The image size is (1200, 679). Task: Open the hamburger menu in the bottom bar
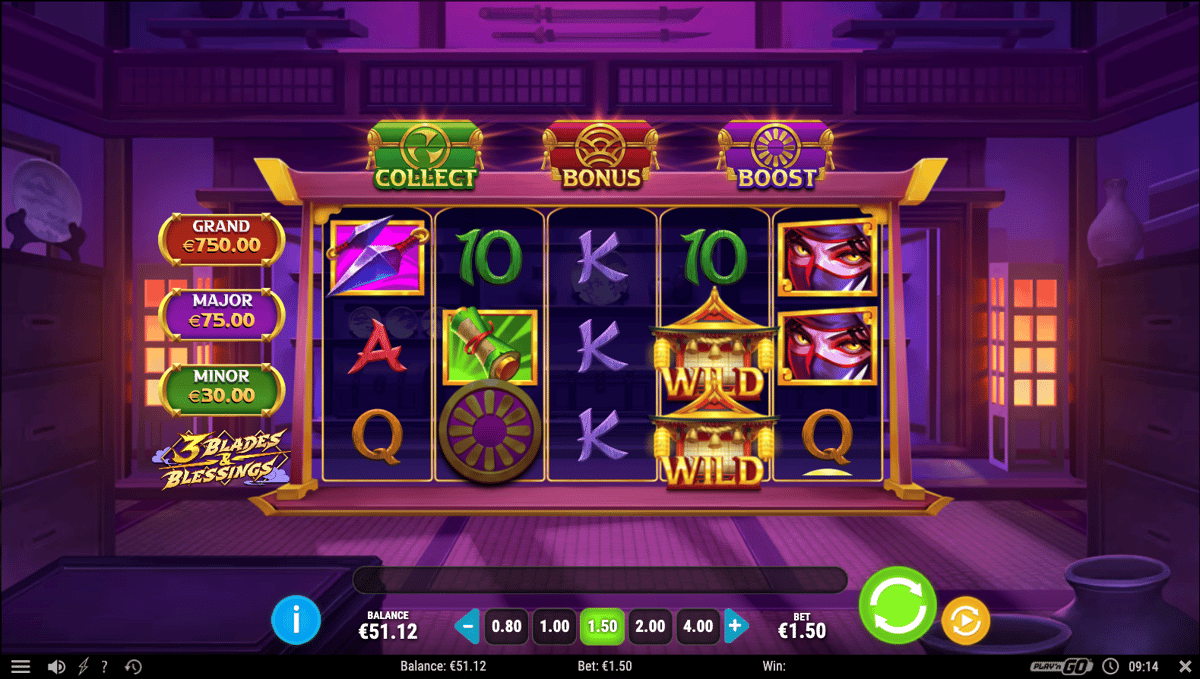click(x=21, y=667)
